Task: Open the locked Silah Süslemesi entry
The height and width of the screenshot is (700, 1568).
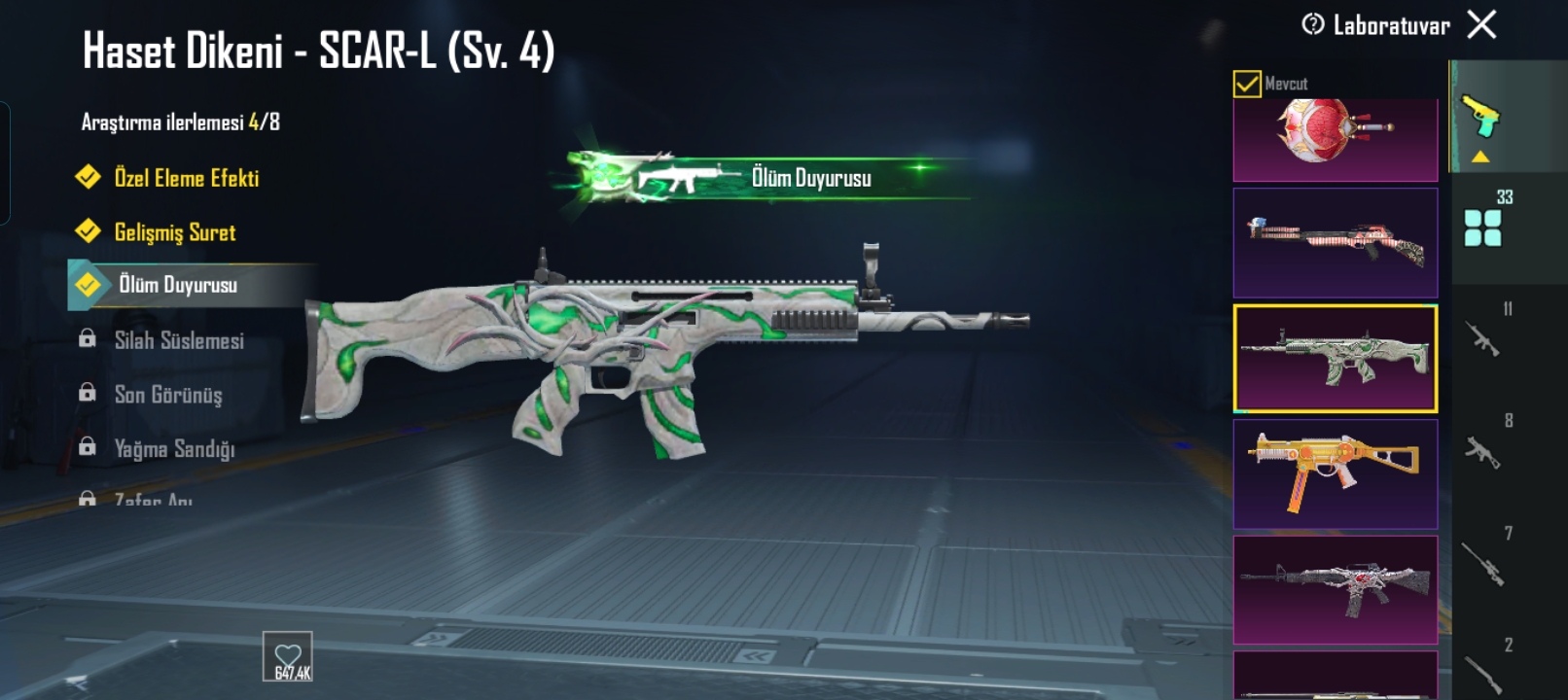Action: (x=178, y=340)
